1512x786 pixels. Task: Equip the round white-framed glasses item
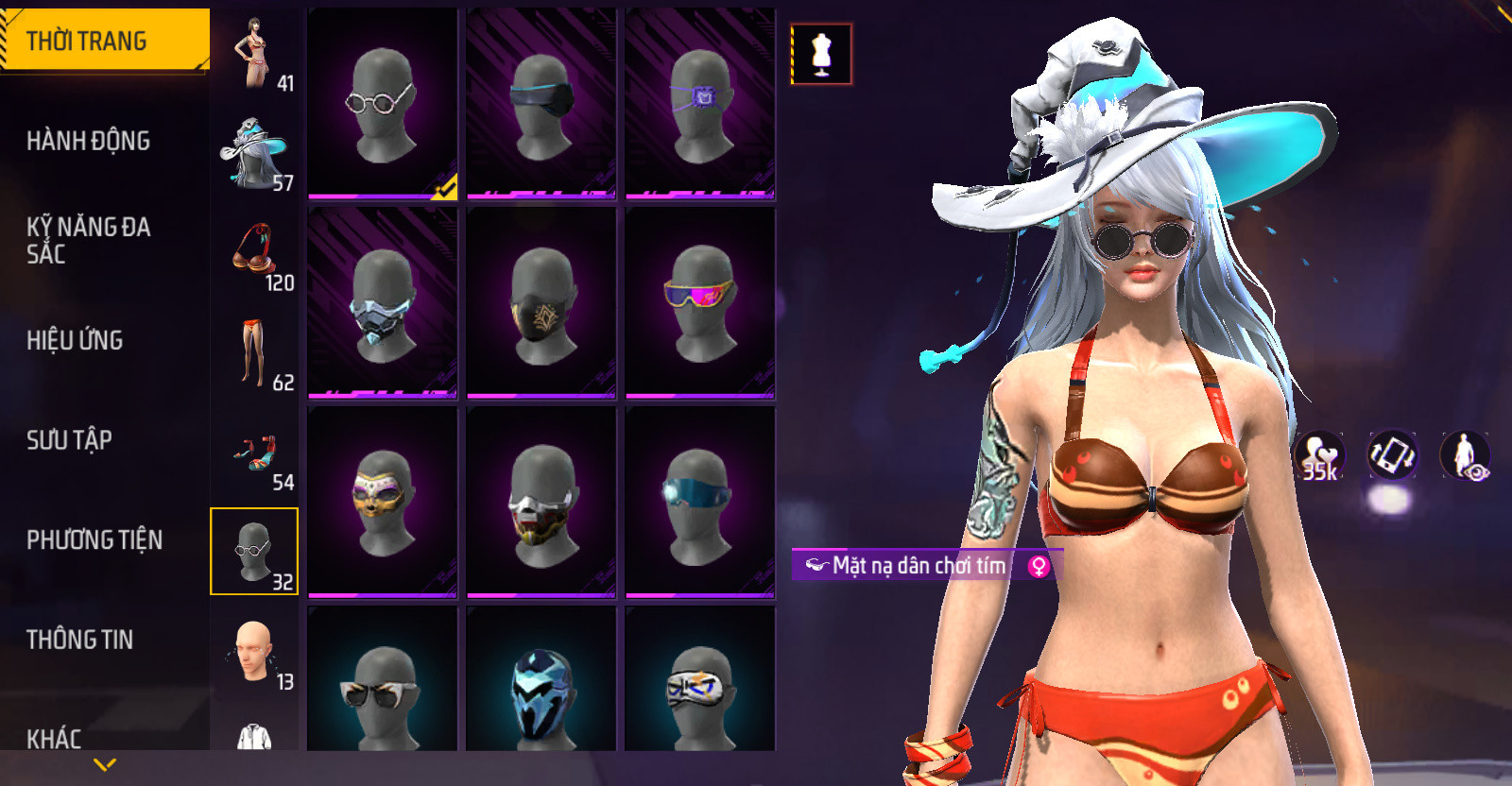383,104
